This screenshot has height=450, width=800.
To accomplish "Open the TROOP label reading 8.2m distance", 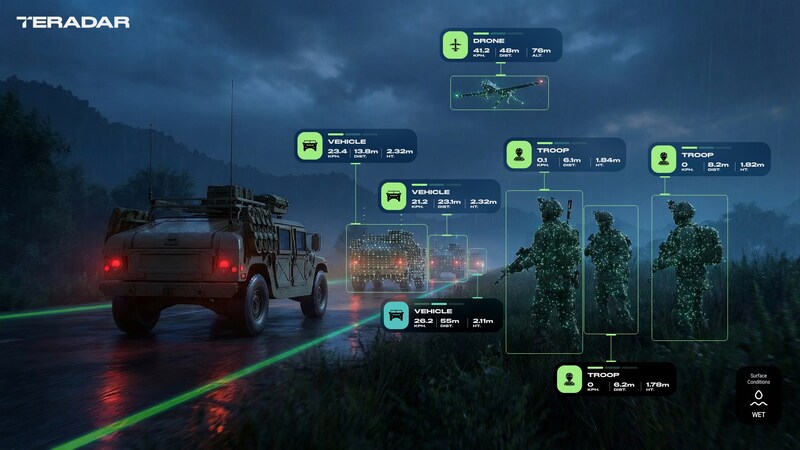I will [x=705, y=159].
